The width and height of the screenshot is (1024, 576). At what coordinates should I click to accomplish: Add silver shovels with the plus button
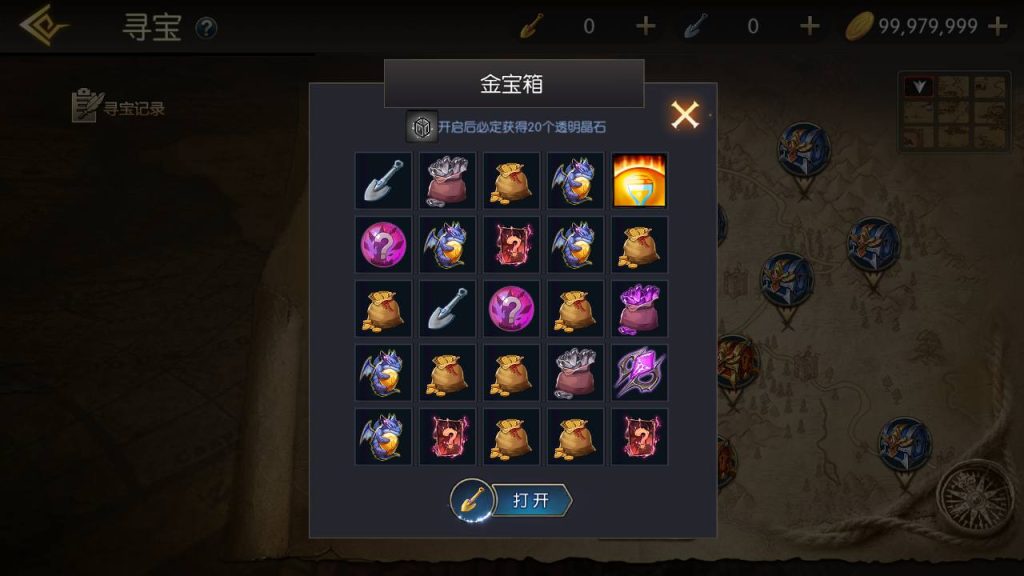[810, 26]
